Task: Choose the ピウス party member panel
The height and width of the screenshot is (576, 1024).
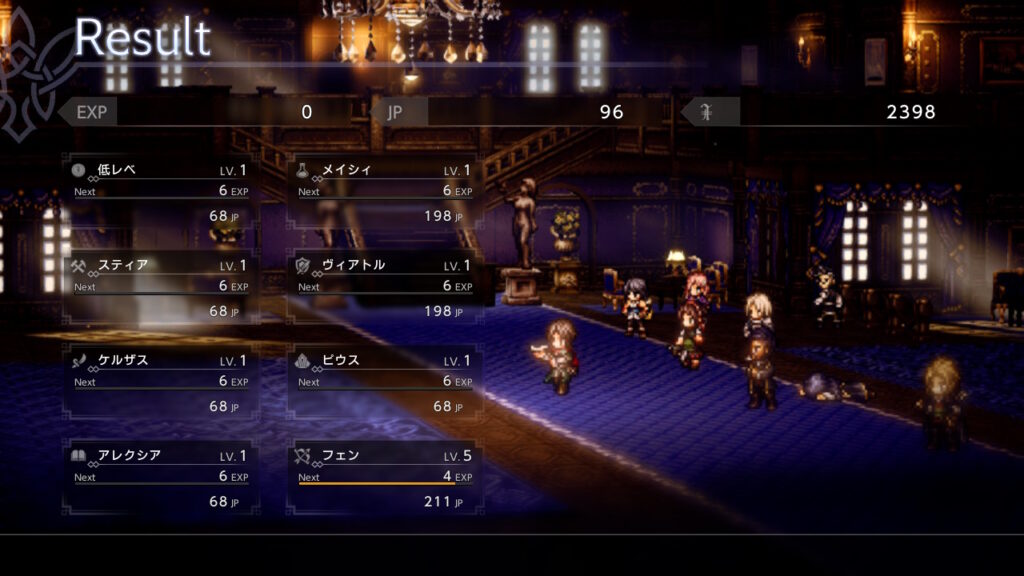Action: [385, 383]
